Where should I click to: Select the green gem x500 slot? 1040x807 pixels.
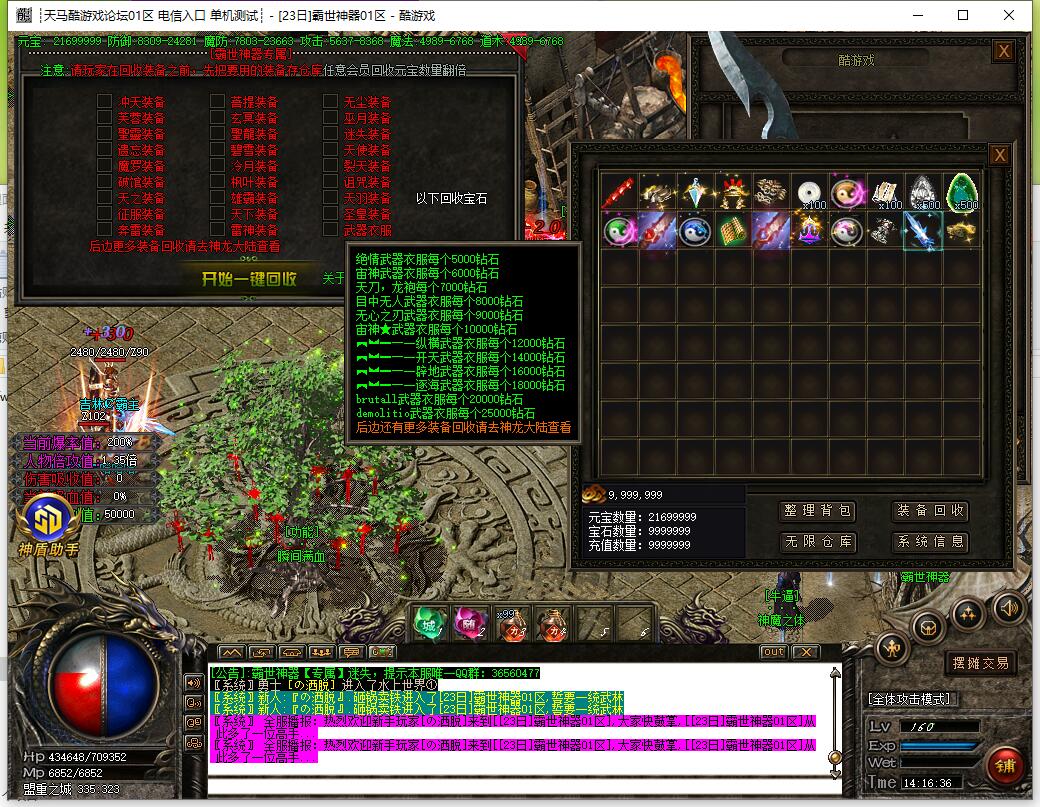point(963,192)
